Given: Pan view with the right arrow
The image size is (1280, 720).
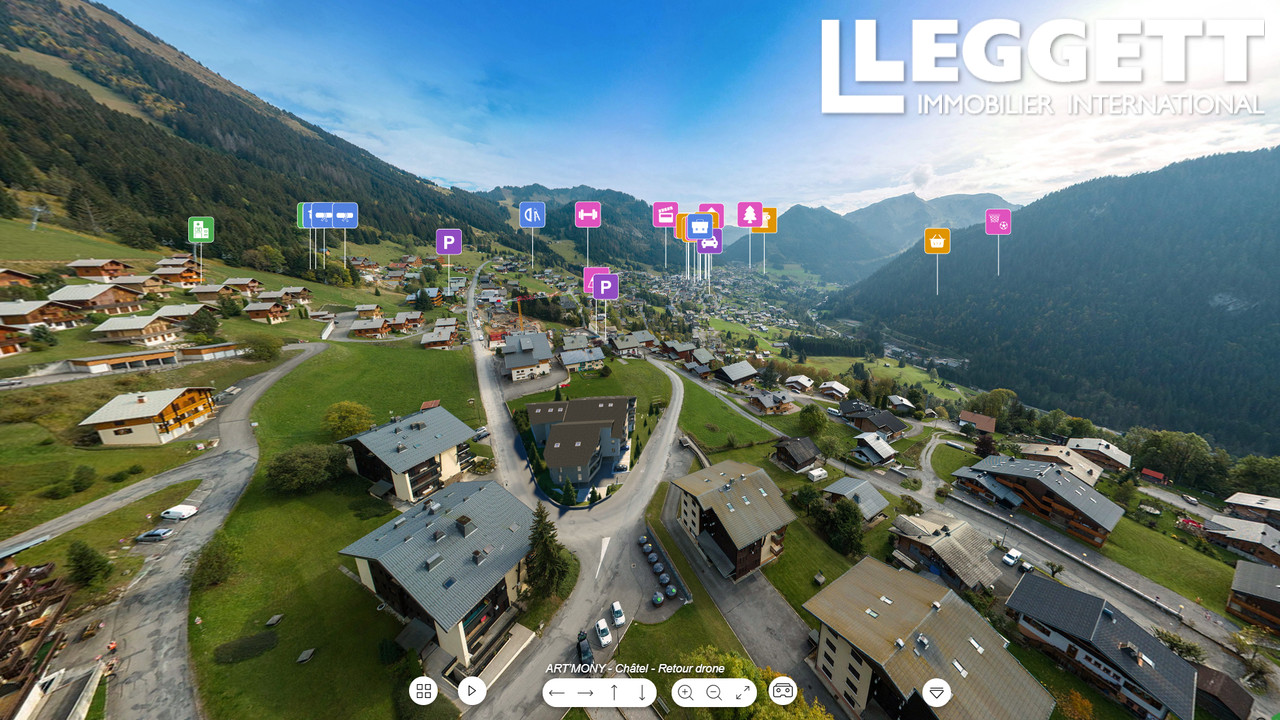Looking at the screenshot, I should point(586,692).
